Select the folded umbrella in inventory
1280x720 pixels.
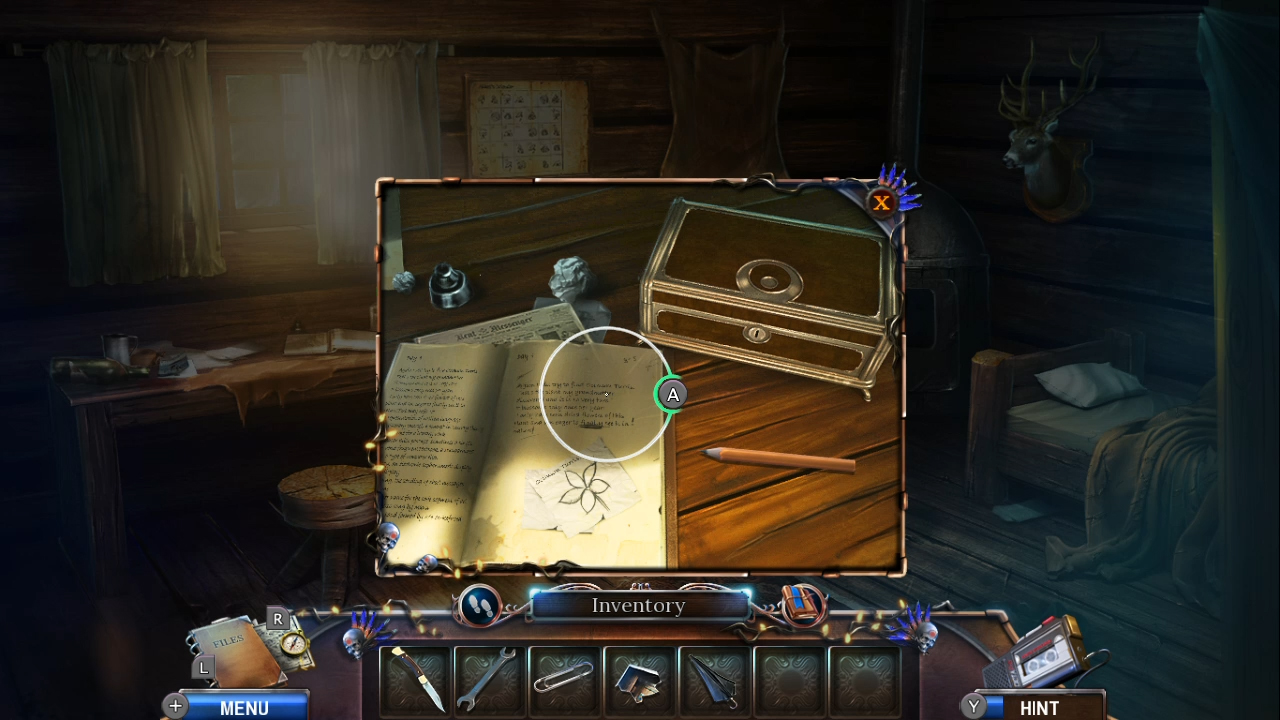tap(714, 681)
